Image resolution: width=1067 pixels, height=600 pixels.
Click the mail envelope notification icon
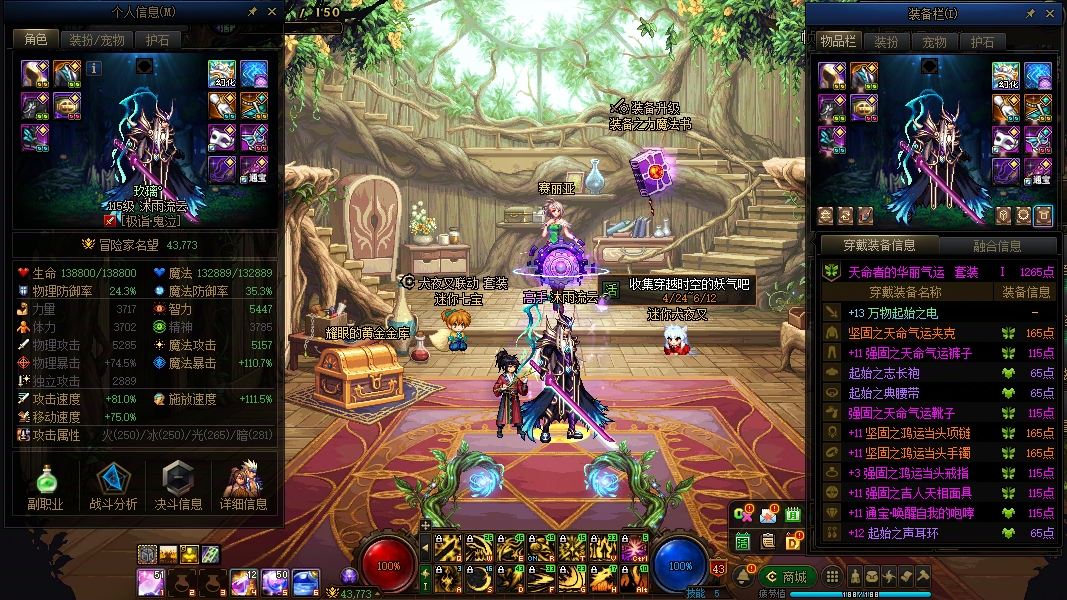pos(768,516)
